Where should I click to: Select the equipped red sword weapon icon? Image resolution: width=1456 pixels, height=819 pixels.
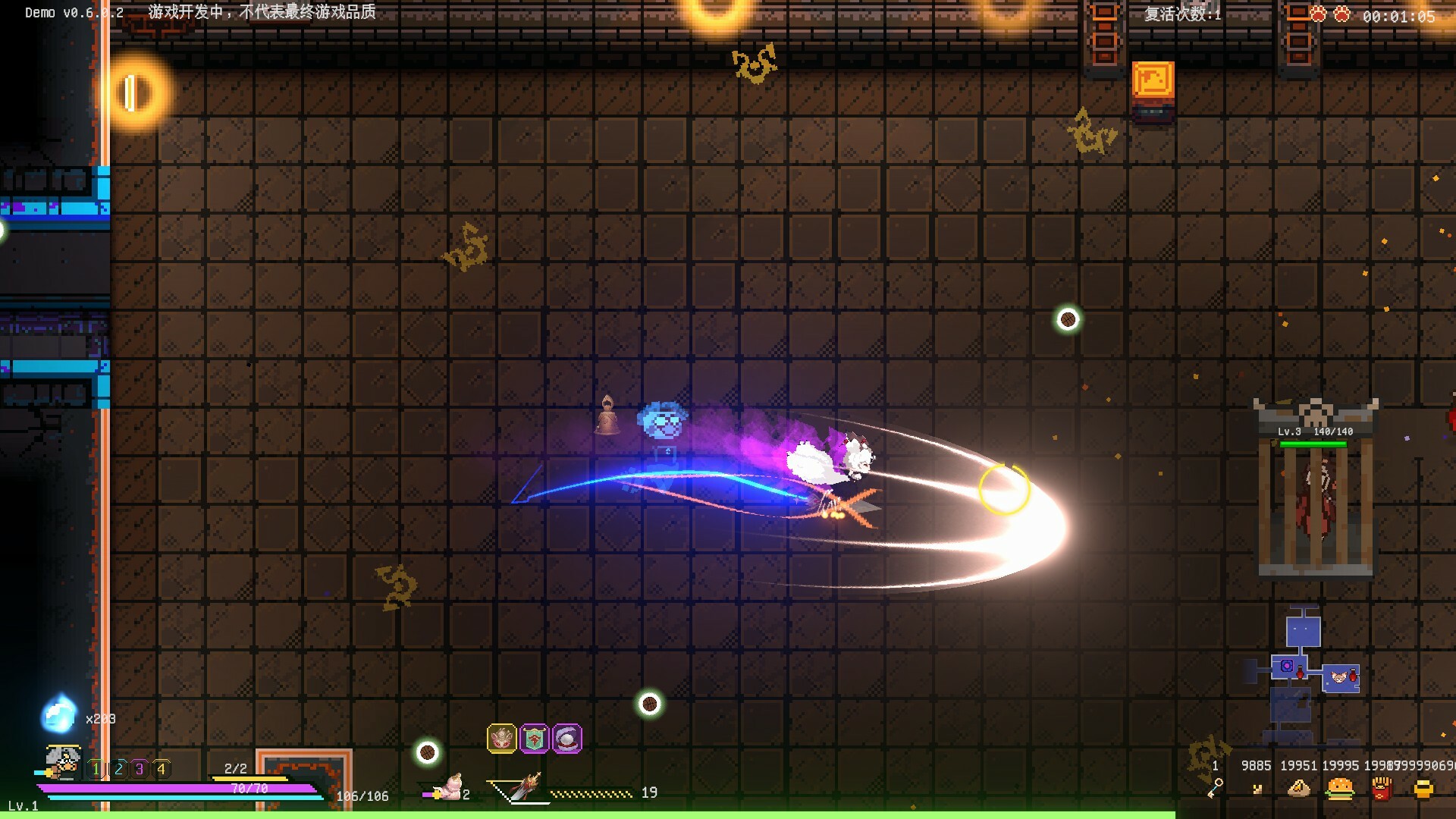523,789
